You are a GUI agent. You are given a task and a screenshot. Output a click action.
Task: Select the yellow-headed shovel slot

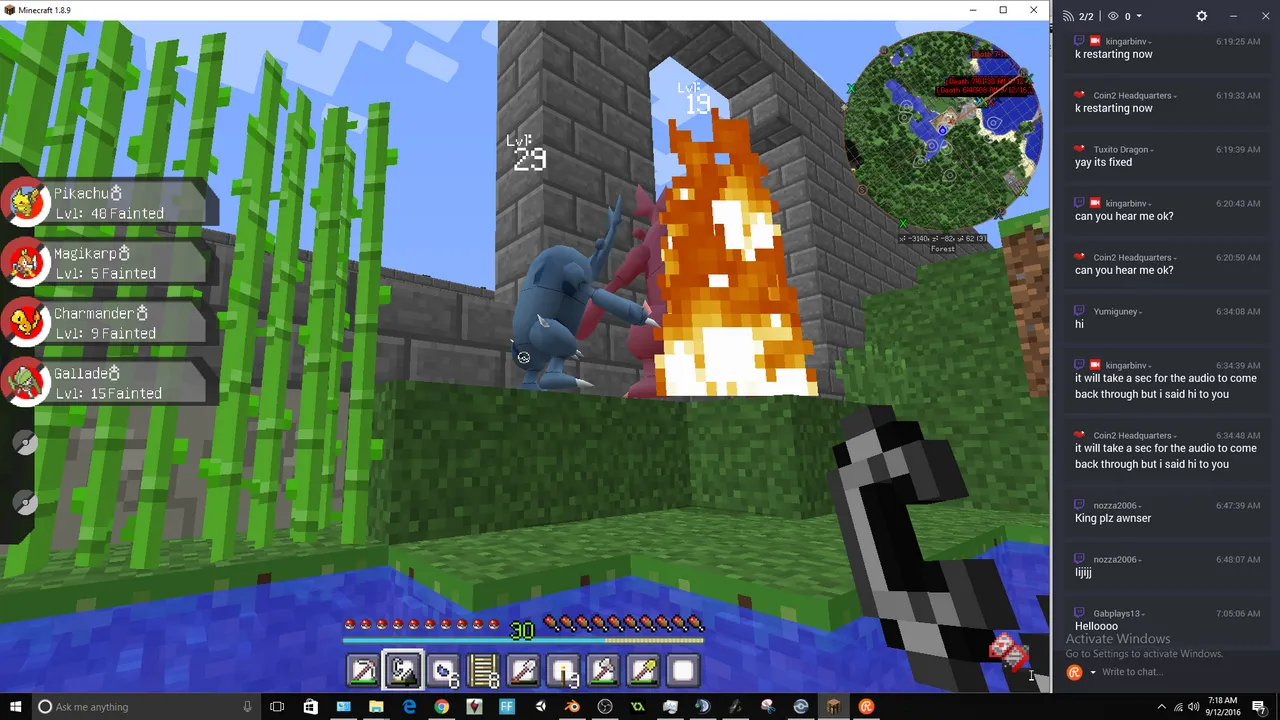[643, 671]
